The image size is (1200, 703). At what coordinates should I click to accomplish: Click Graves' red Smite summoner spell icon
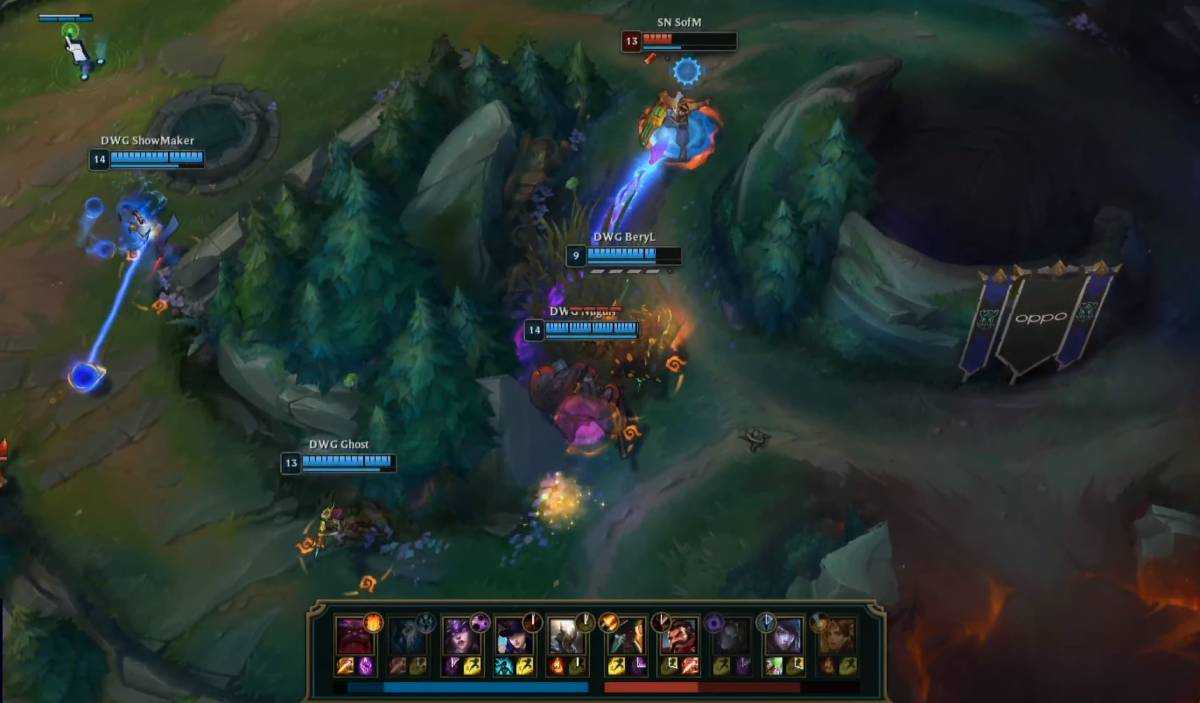[x=688, y=666]
